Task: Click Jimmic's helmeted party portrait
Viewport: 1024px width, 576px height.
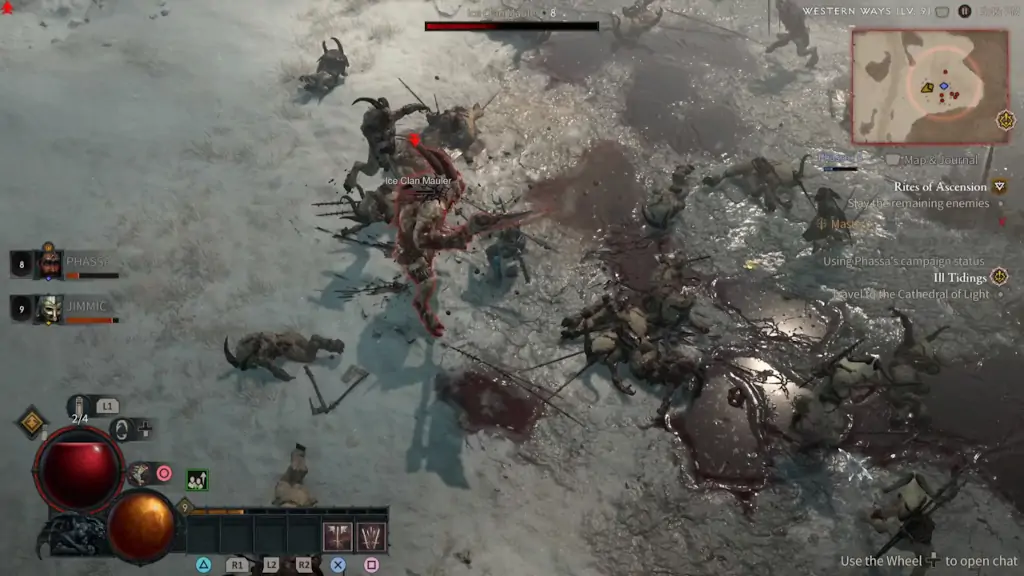Action: pyautogui.click(x=50, y=309)
